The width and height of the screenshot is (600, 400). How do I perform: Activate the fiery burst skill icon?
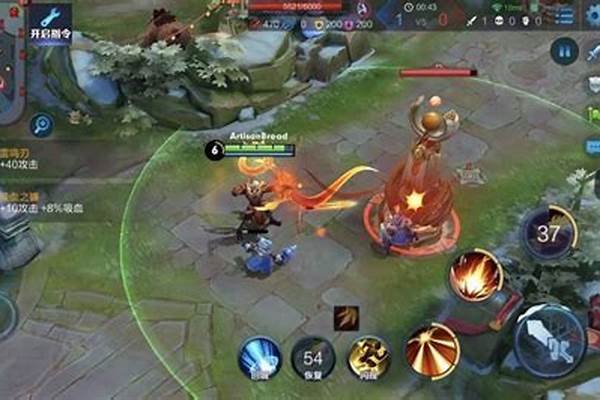[x=474, y=274]
